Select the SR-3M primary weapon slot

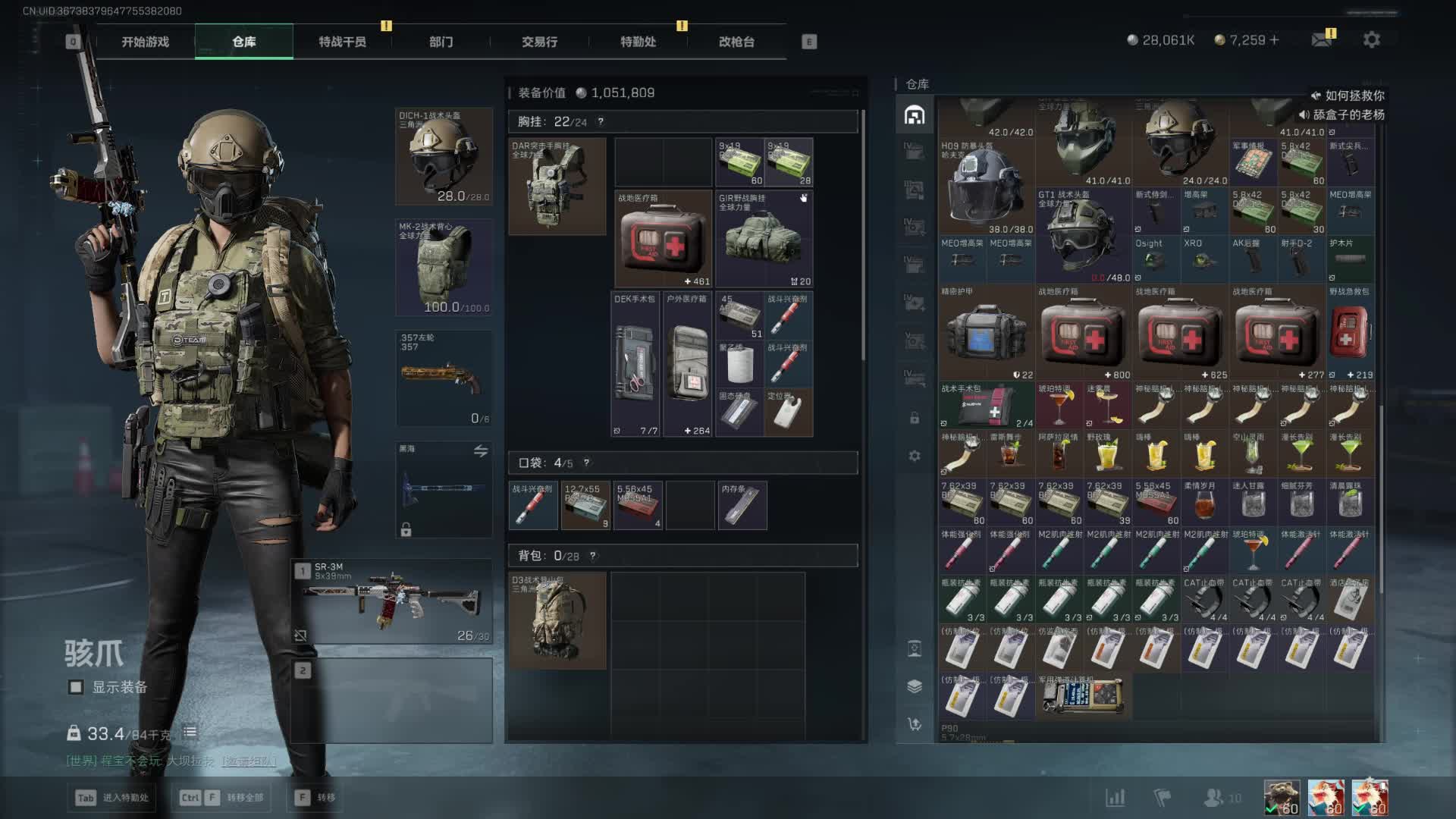click(392, 601)
